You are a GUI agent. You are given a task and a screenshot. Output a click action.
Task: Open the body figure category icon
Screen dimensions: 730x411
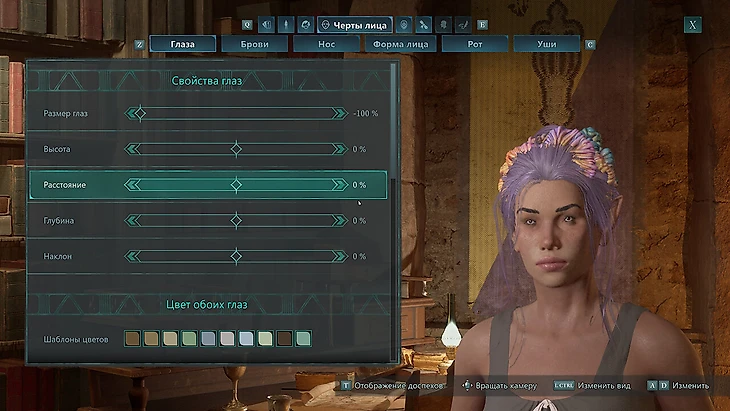285,24
